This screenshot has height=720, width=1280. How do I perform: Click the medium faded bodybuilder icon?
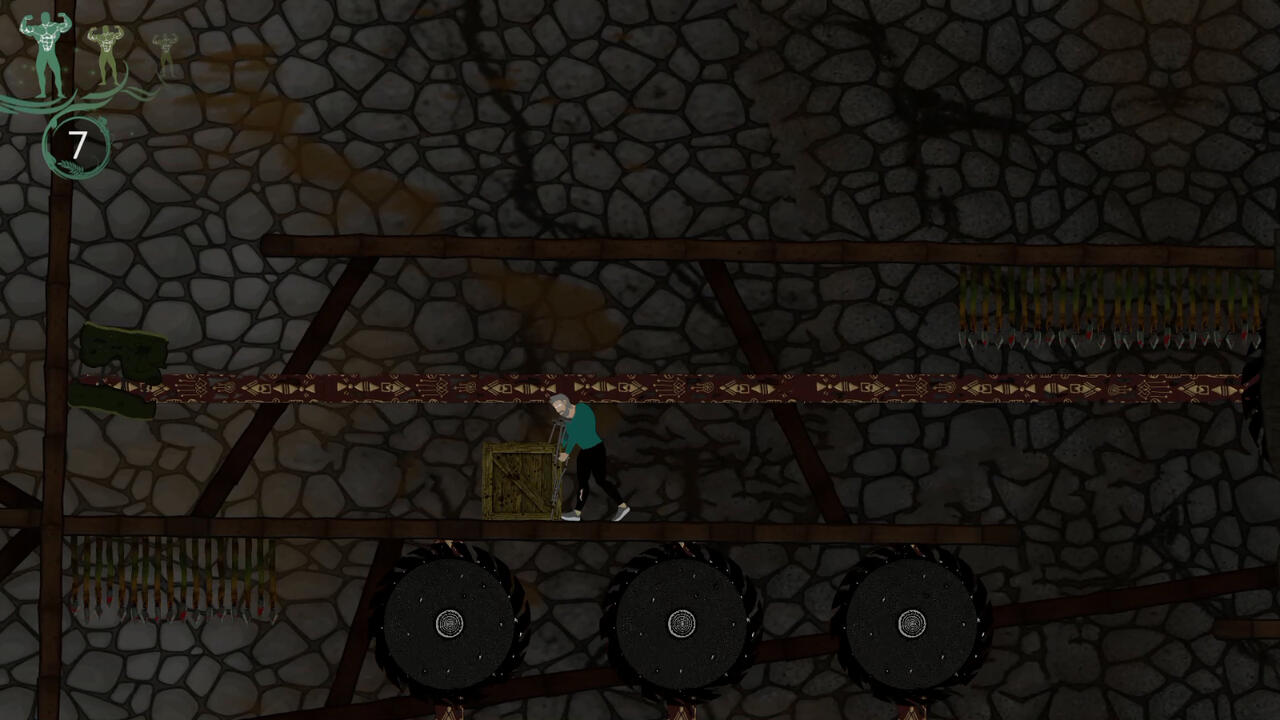[105, 55]
